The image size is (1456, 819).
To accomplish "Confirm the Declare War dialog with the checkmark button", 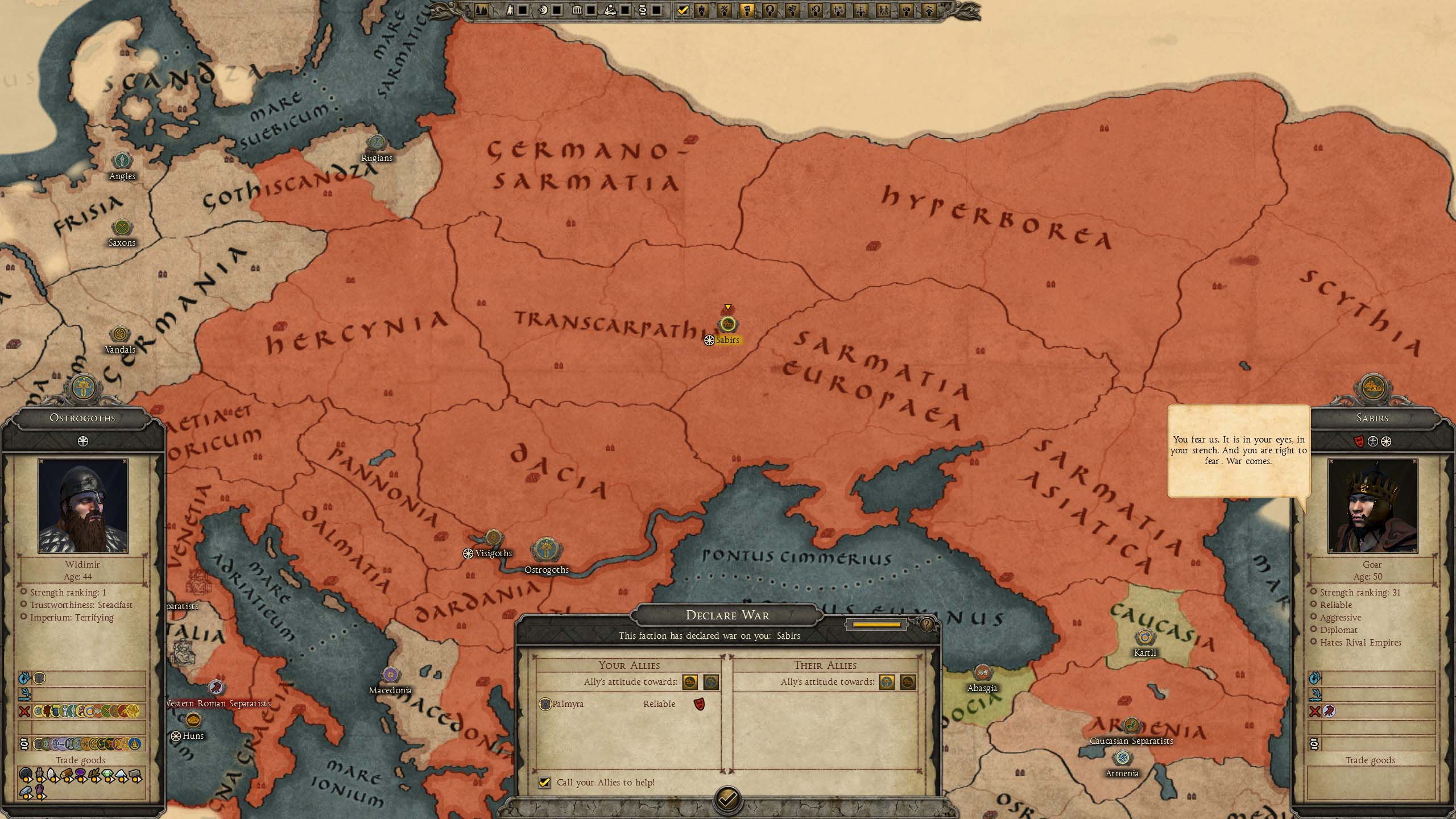I will point(727,800).
